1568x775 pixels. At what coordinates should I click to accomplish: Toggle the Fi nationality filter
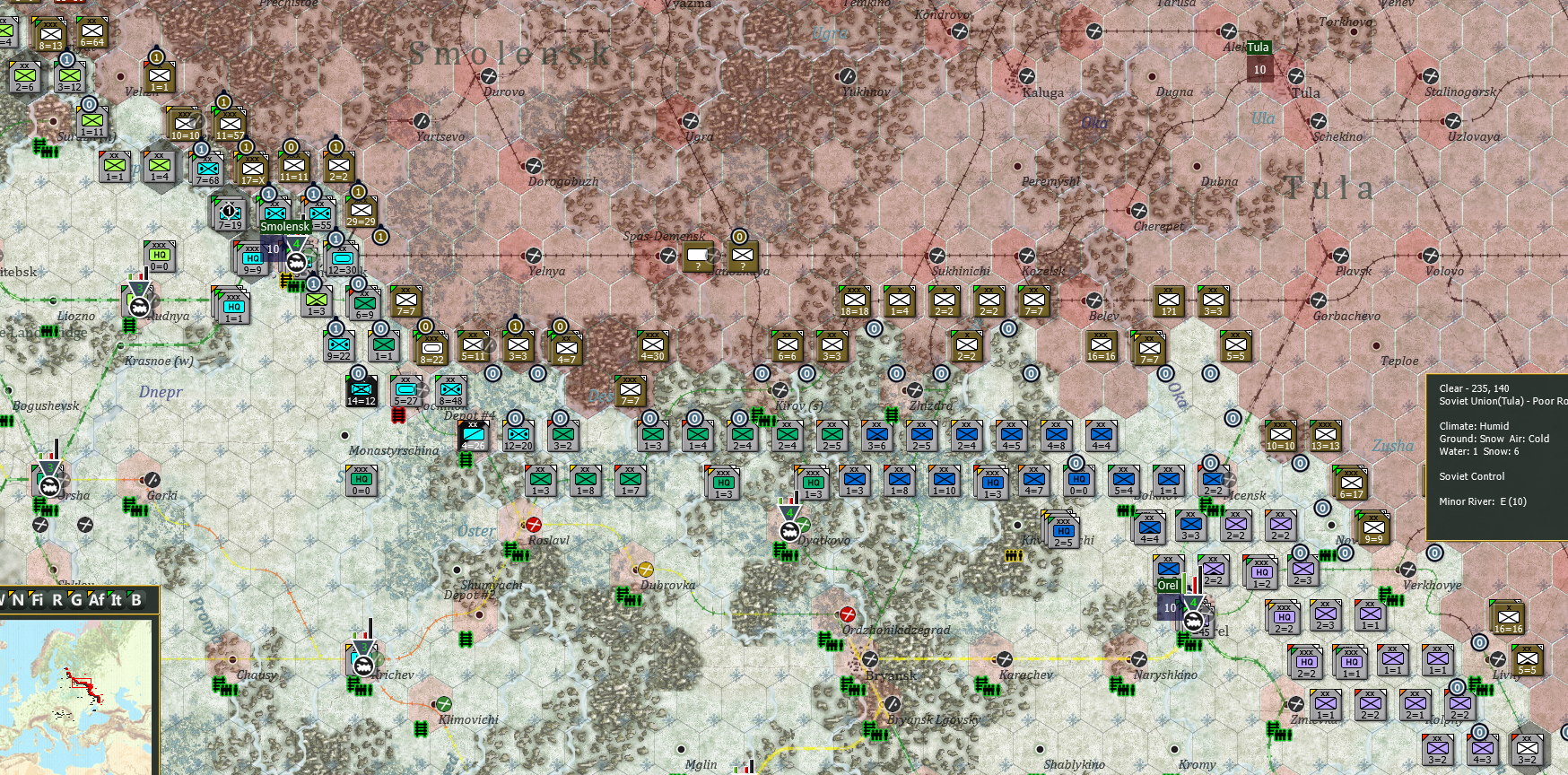tap(38, 599)
